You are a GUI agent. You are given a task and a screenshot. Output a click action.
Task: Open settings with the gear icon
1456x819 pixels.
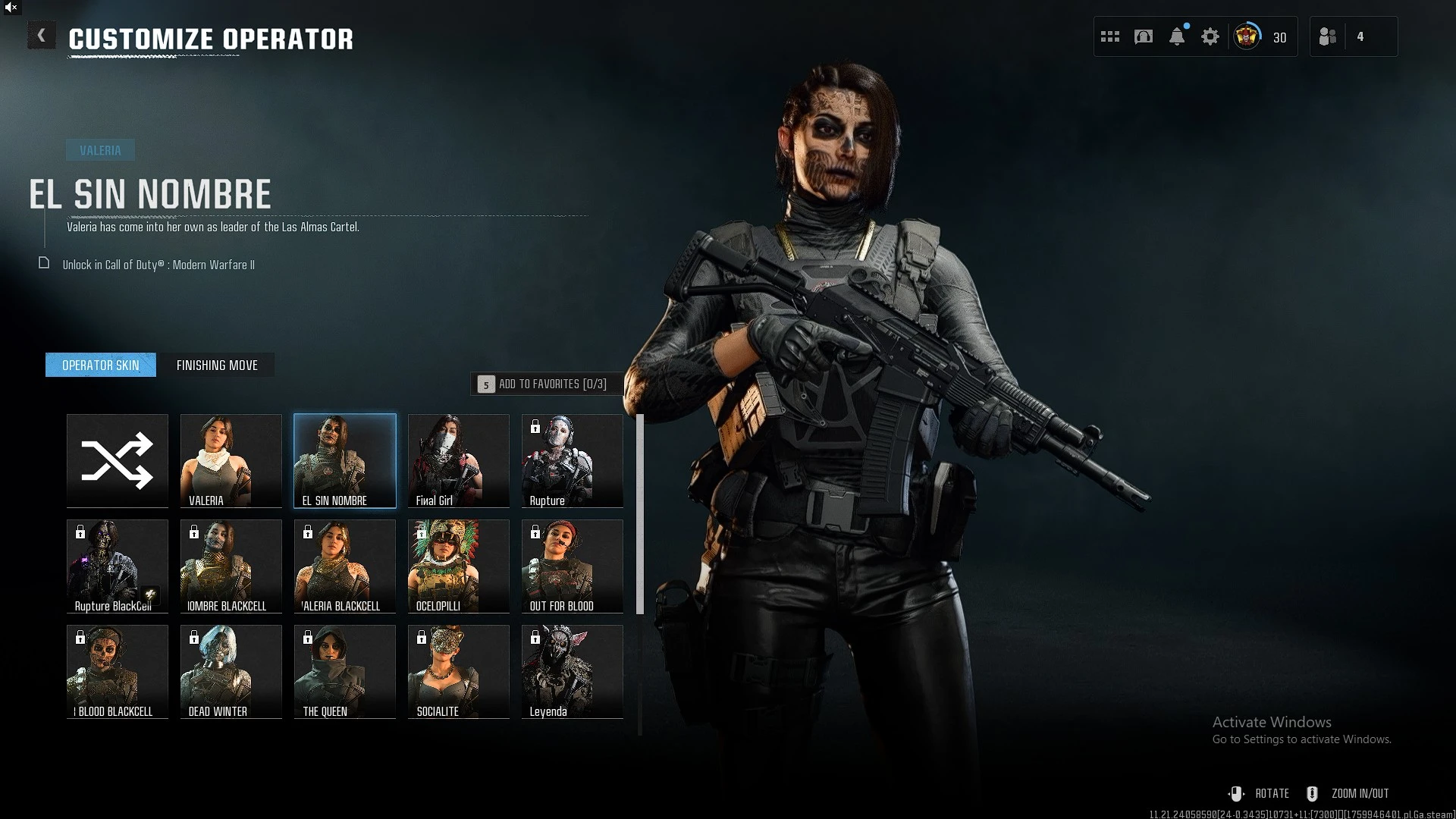coord(1210,36)
